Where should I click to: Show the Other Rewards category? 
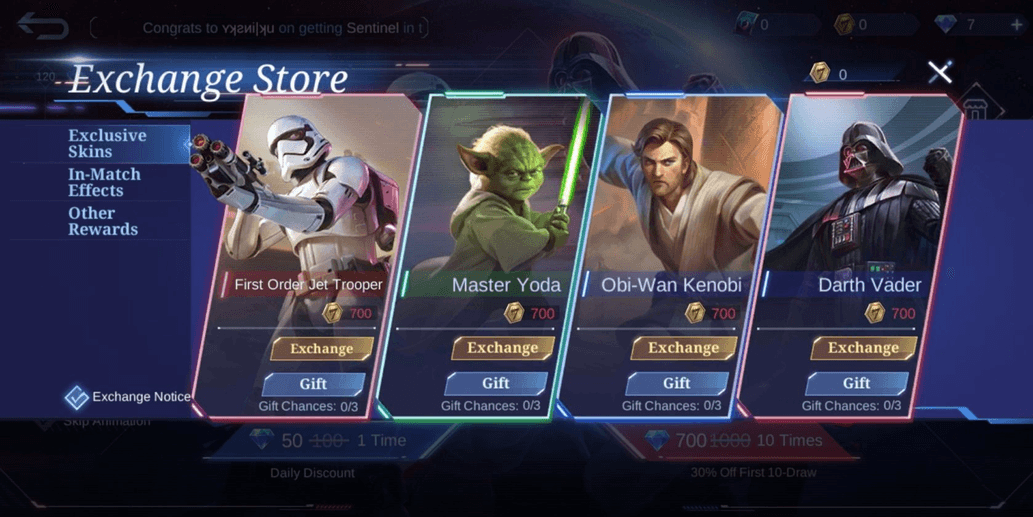[102, 221]
